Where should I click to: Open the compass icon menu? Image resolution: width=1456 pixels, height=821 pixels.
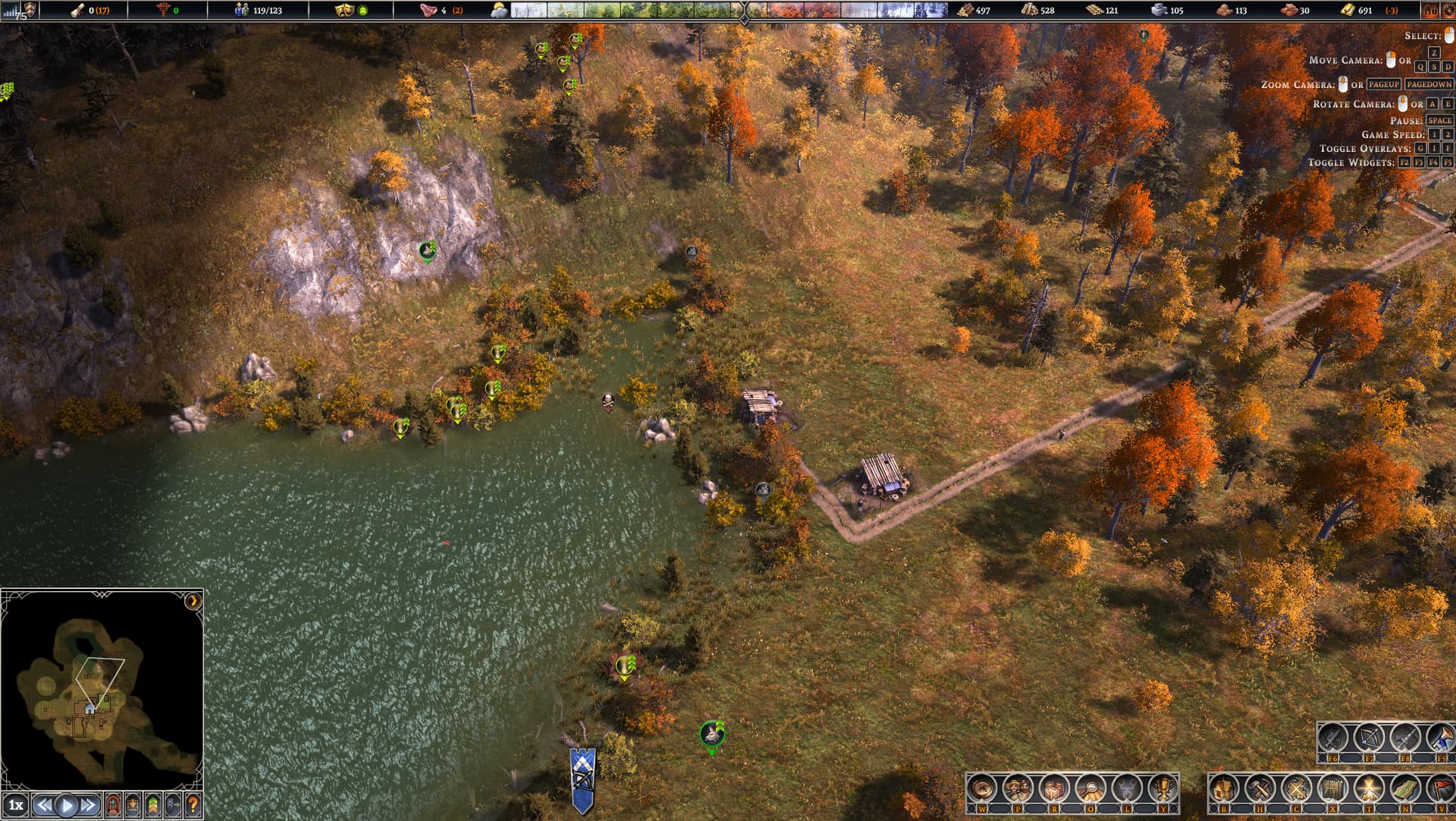pos(981,790)
